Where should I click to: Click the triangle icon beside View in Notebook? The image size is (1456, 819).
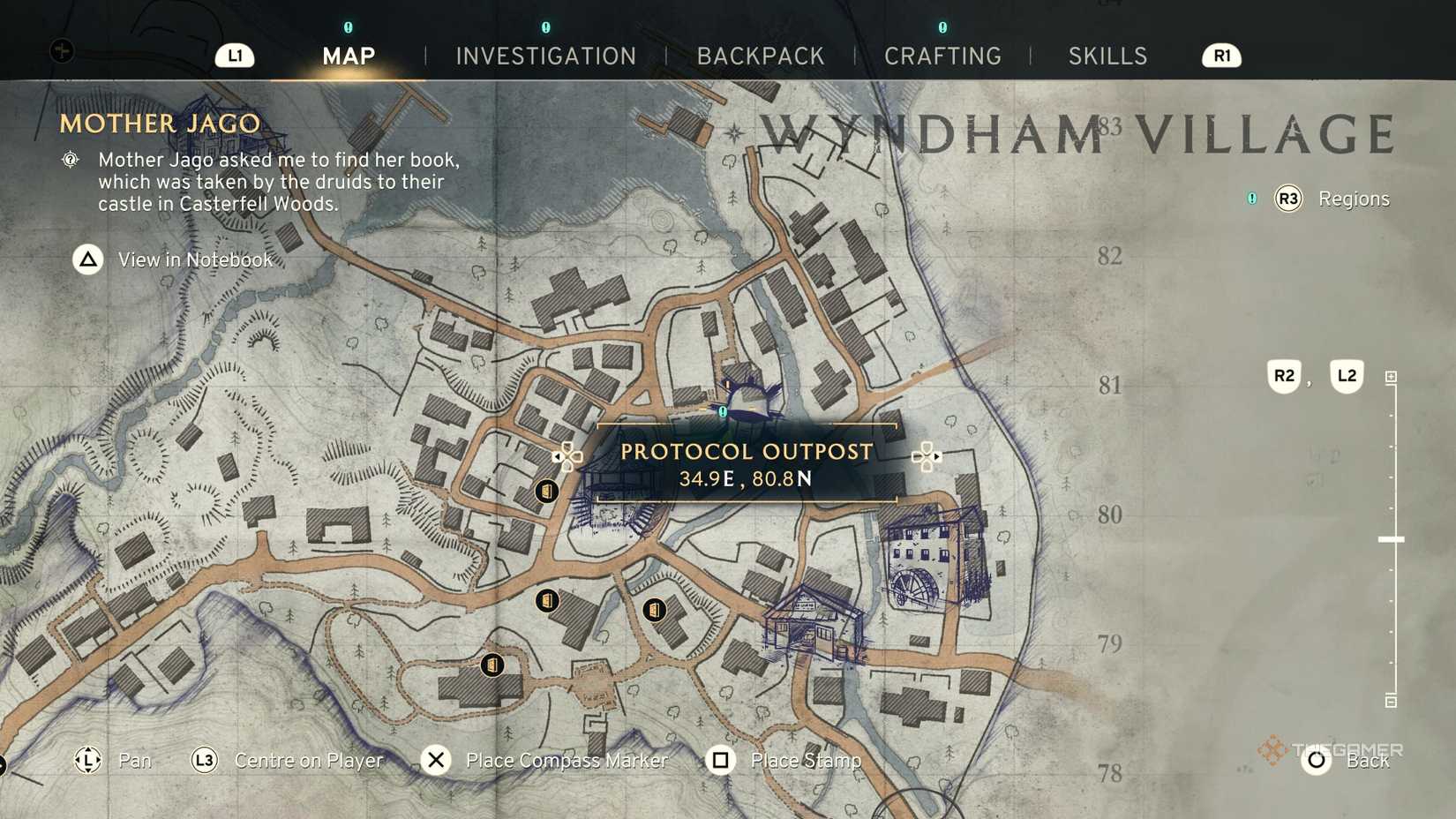[87, 259]
